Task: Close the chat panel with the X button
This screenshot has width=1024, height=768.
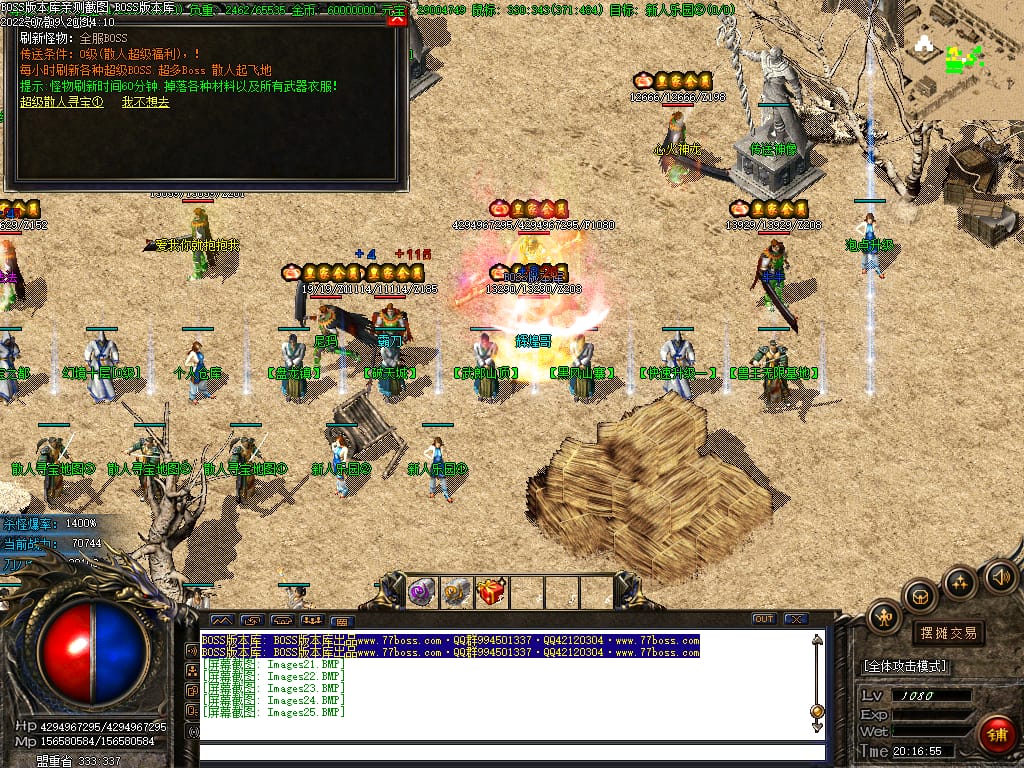Action: [796, 619]
